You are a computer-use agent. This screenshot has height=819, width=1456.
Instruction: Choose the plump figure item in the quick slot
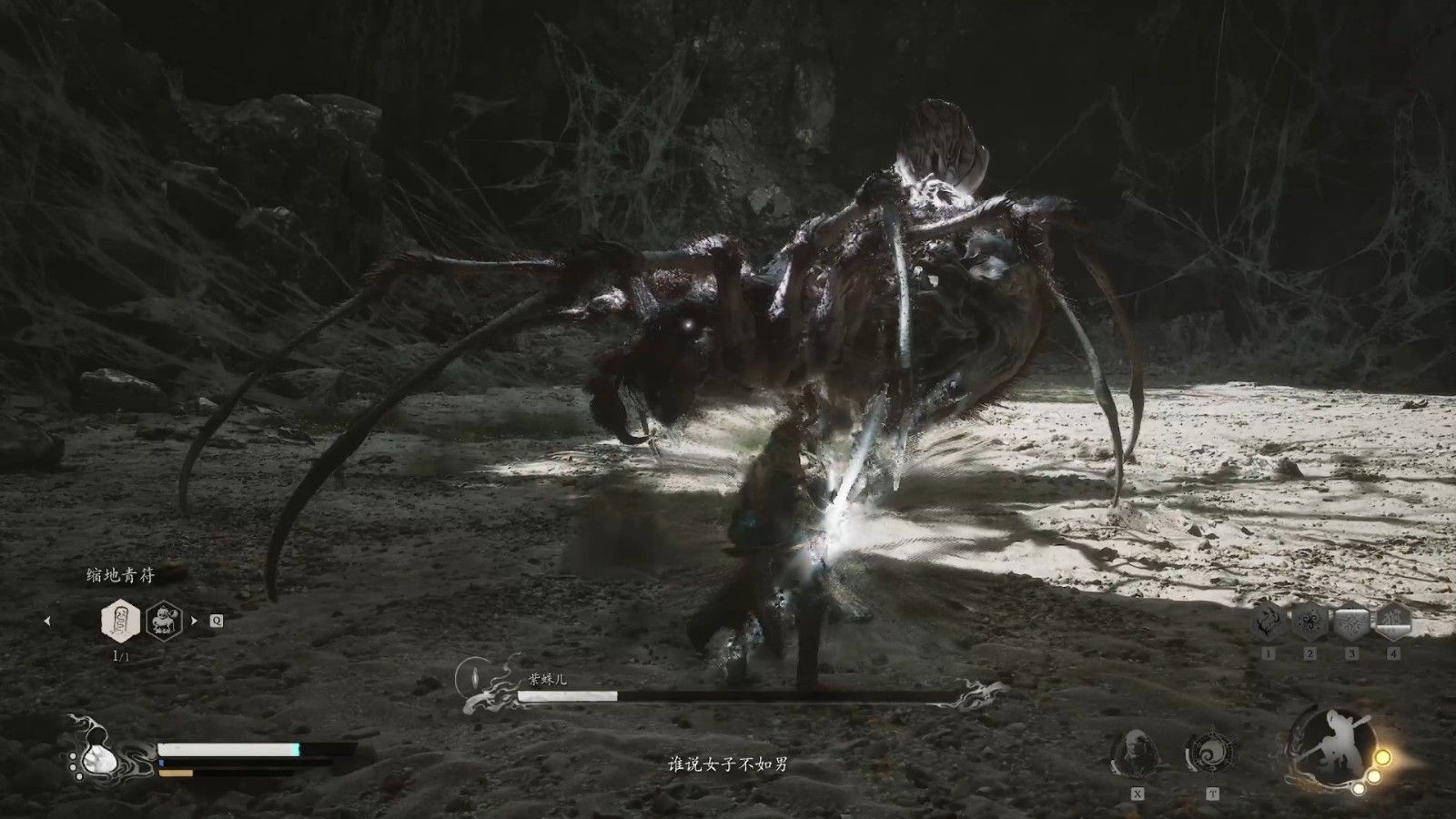point(164,621)
